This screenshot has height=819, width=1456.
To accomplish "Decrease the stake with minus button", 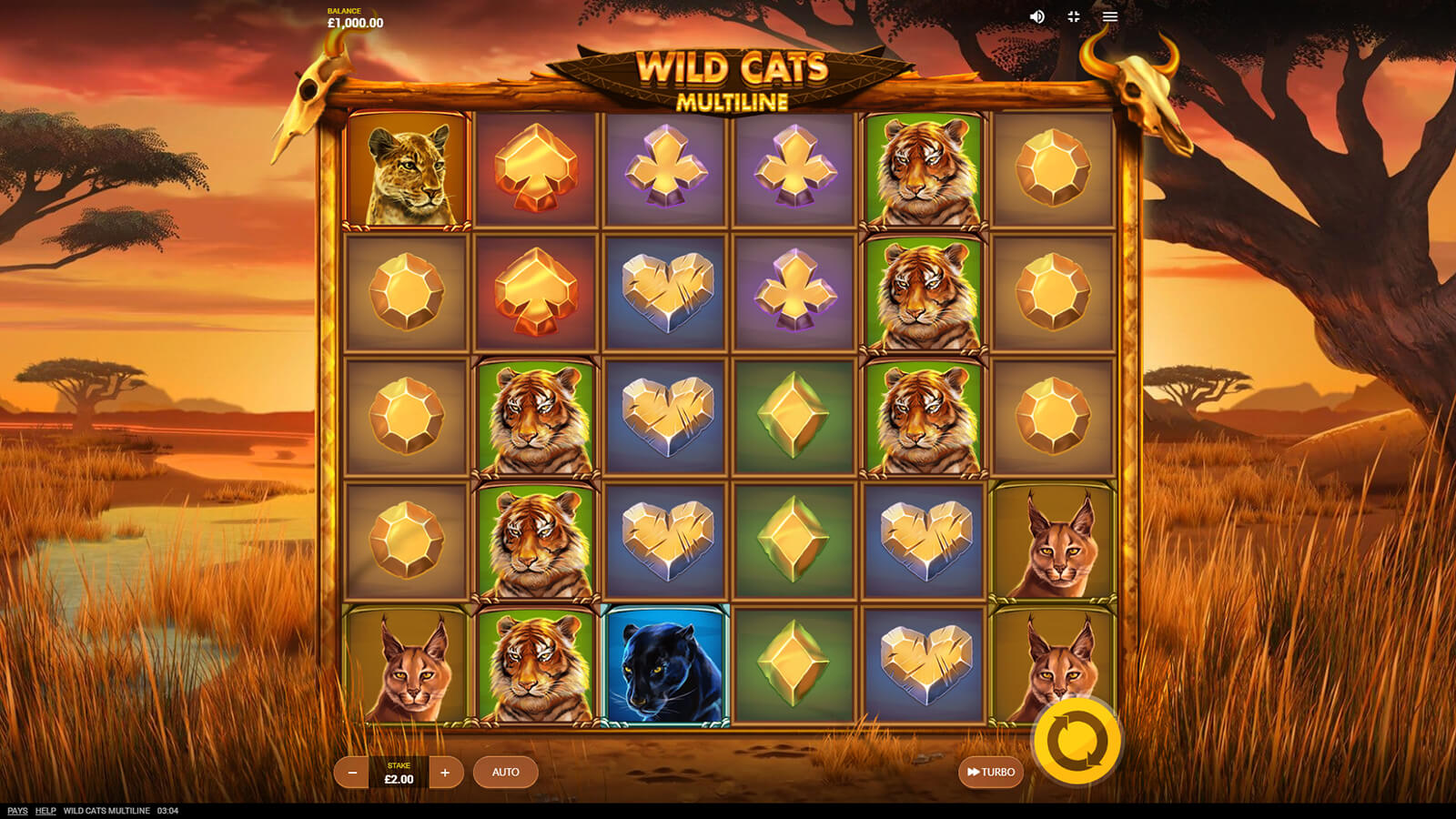I will pyautogui.click(x=352, y=773).
